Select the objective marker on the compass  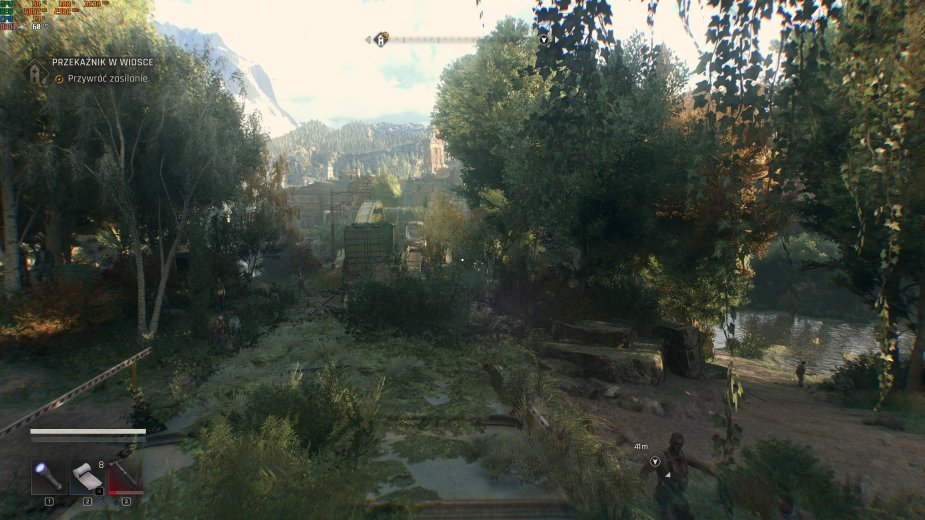544,40
